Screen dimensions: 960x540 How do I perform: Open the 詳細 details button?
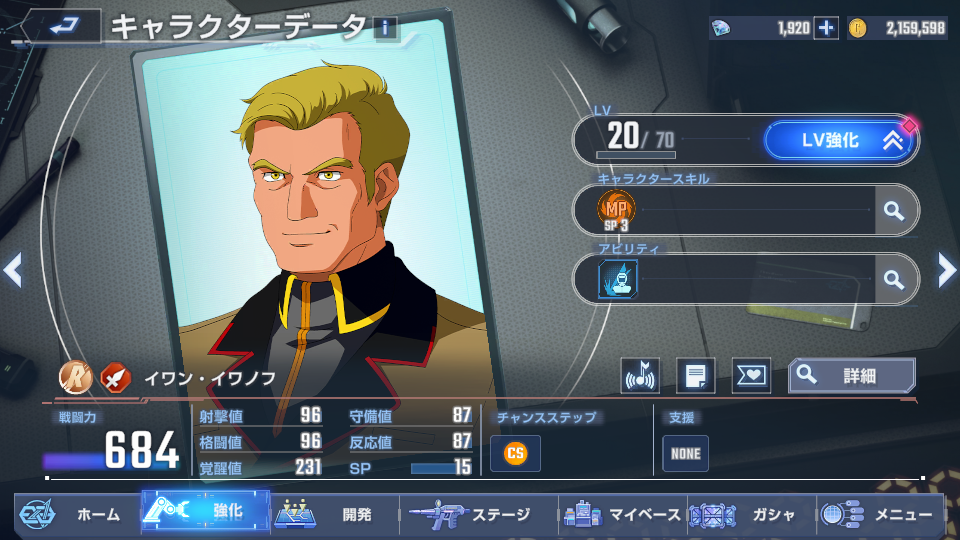(851, 376)
